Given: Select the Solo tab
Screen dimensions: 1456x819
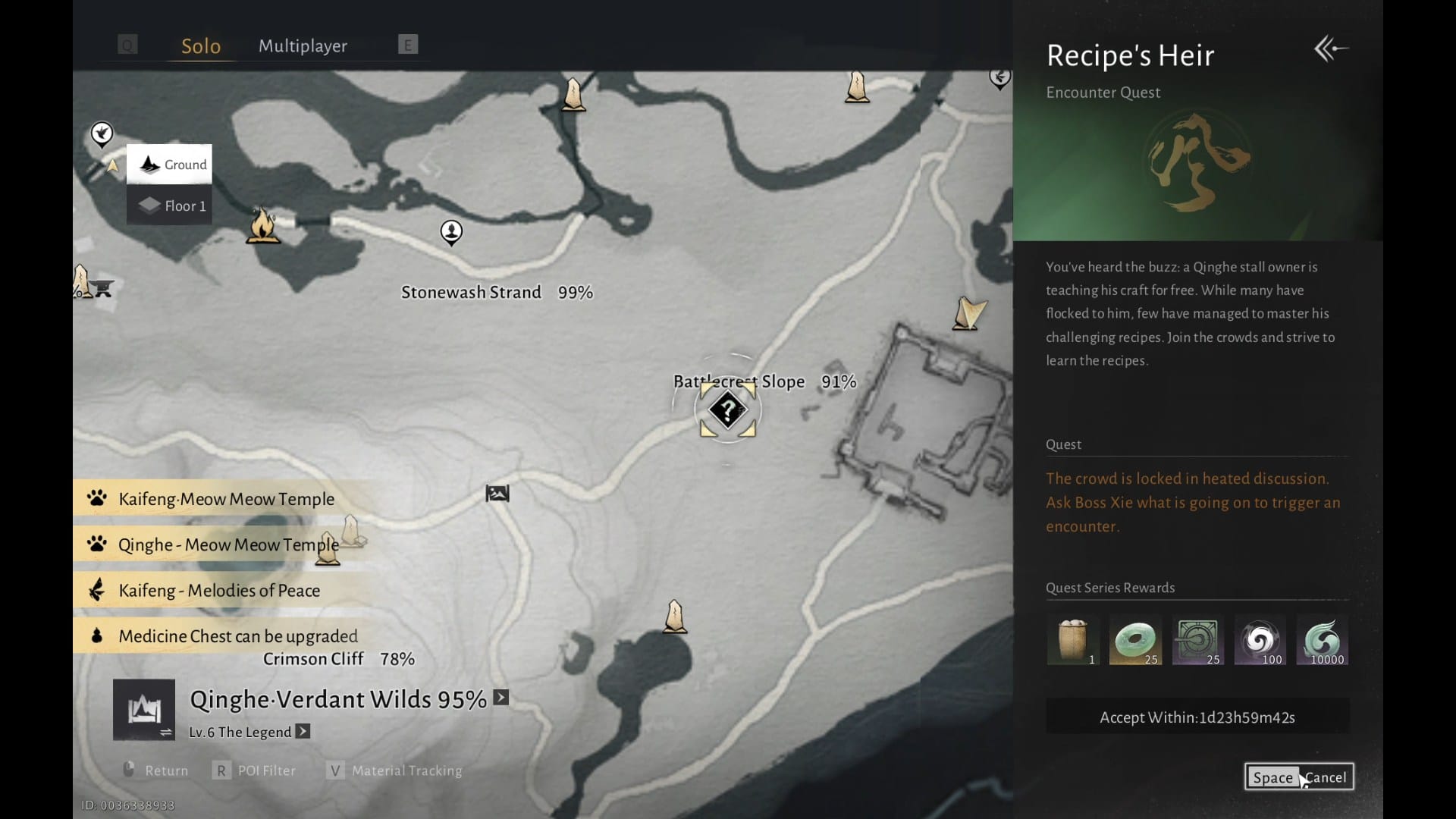Looking at the screenshot, I should pos(201,46).
